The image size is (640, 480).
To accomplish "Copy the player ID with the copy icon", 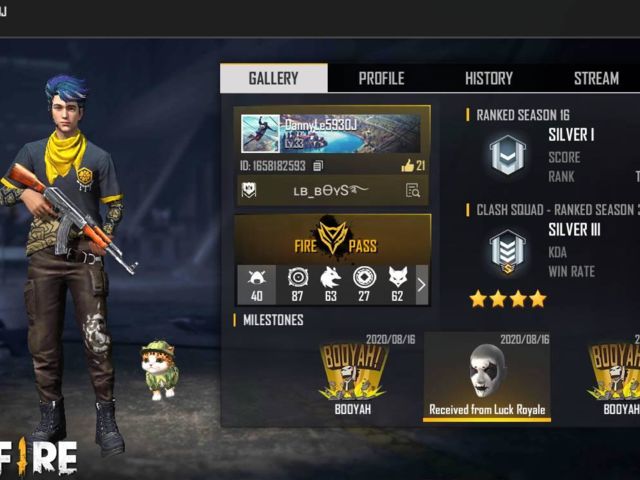I will [x=318, y=166].
